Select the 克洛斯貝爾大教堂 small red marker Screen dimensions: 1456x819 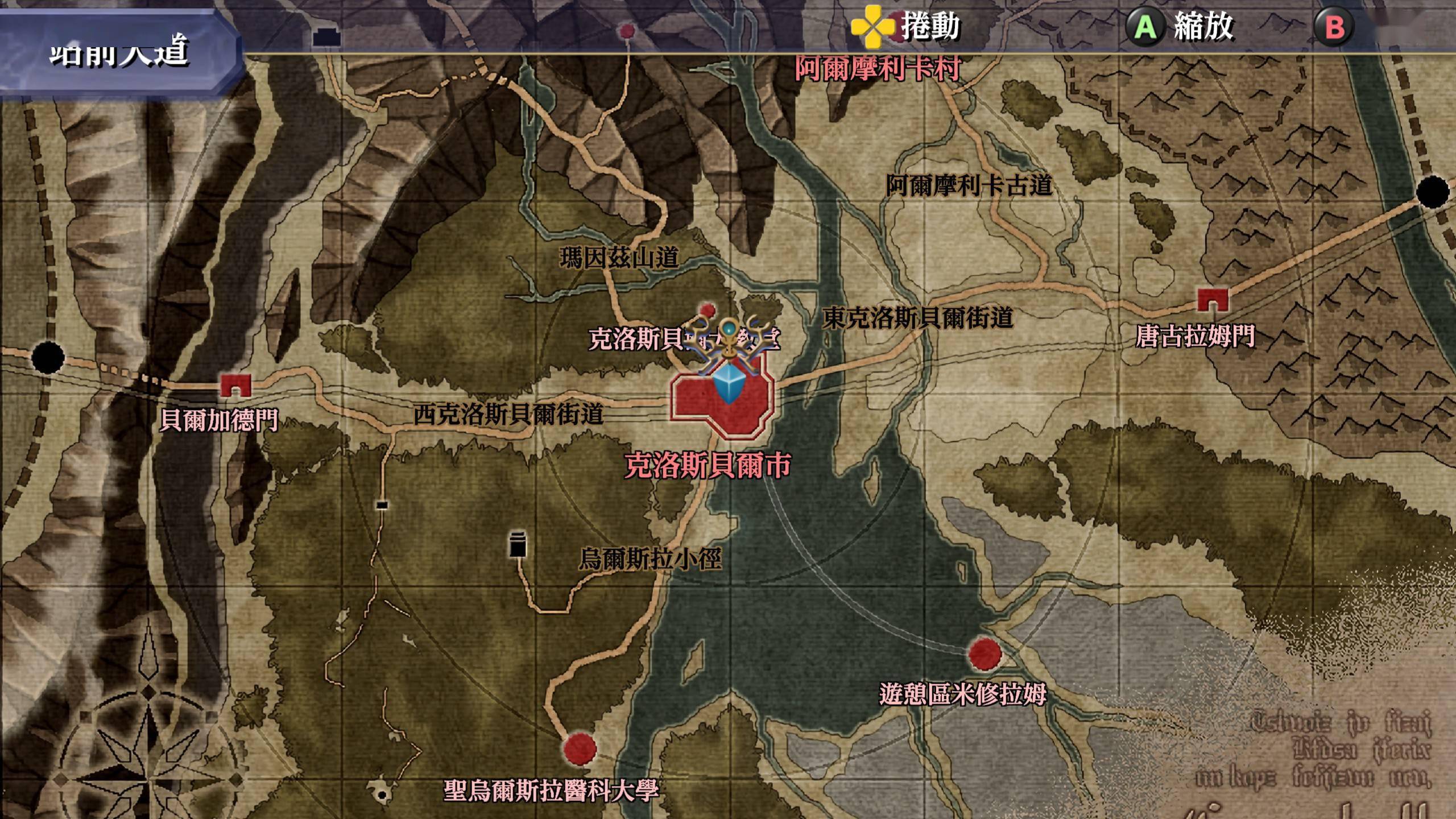tap(708, 310)
